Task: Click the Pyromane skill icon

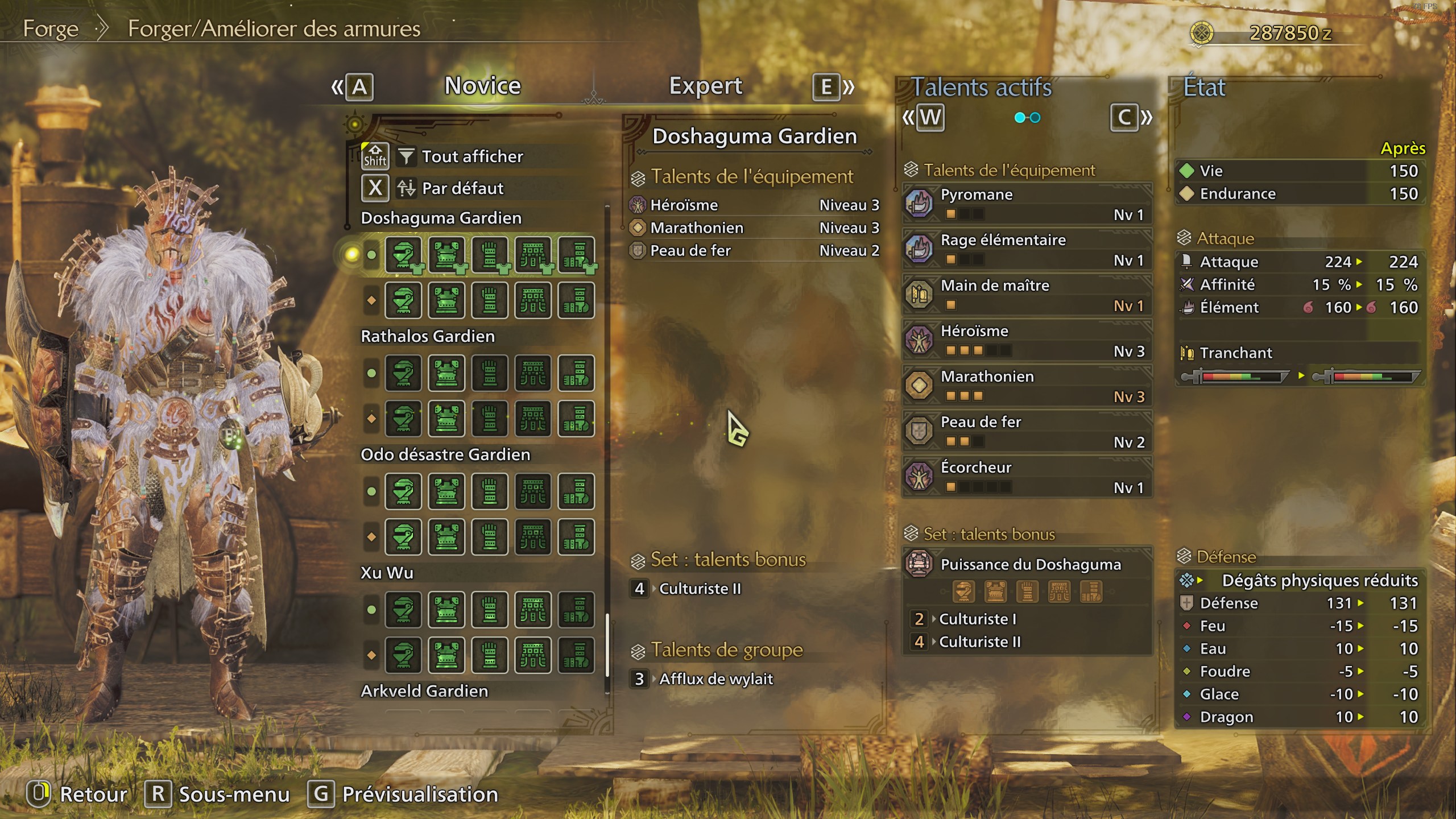Action: [919, 204]
